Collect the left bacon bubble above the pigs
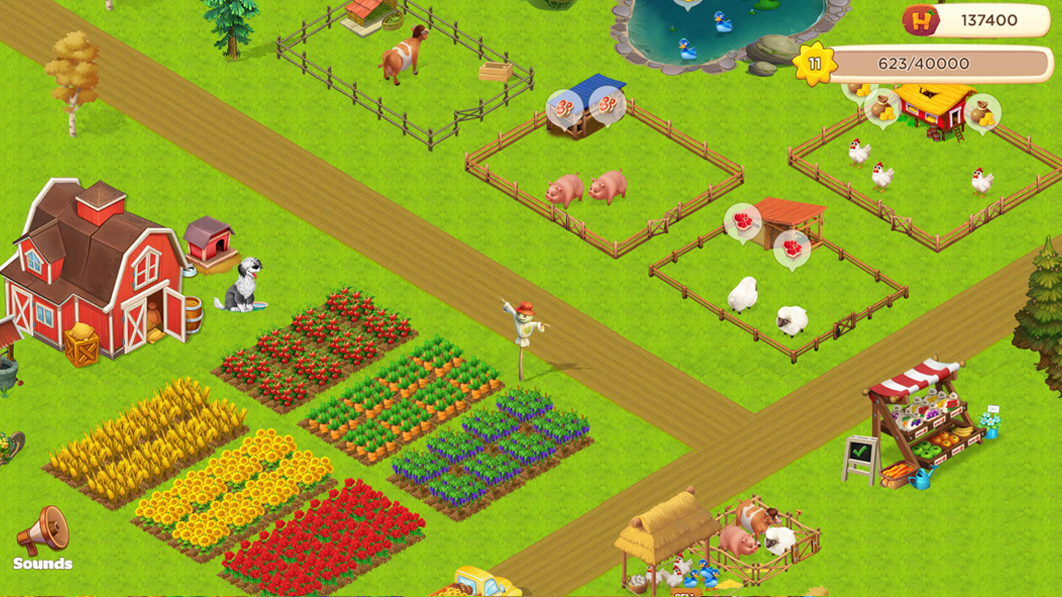This screenshot has width=1062, height=597. point(563,106)
